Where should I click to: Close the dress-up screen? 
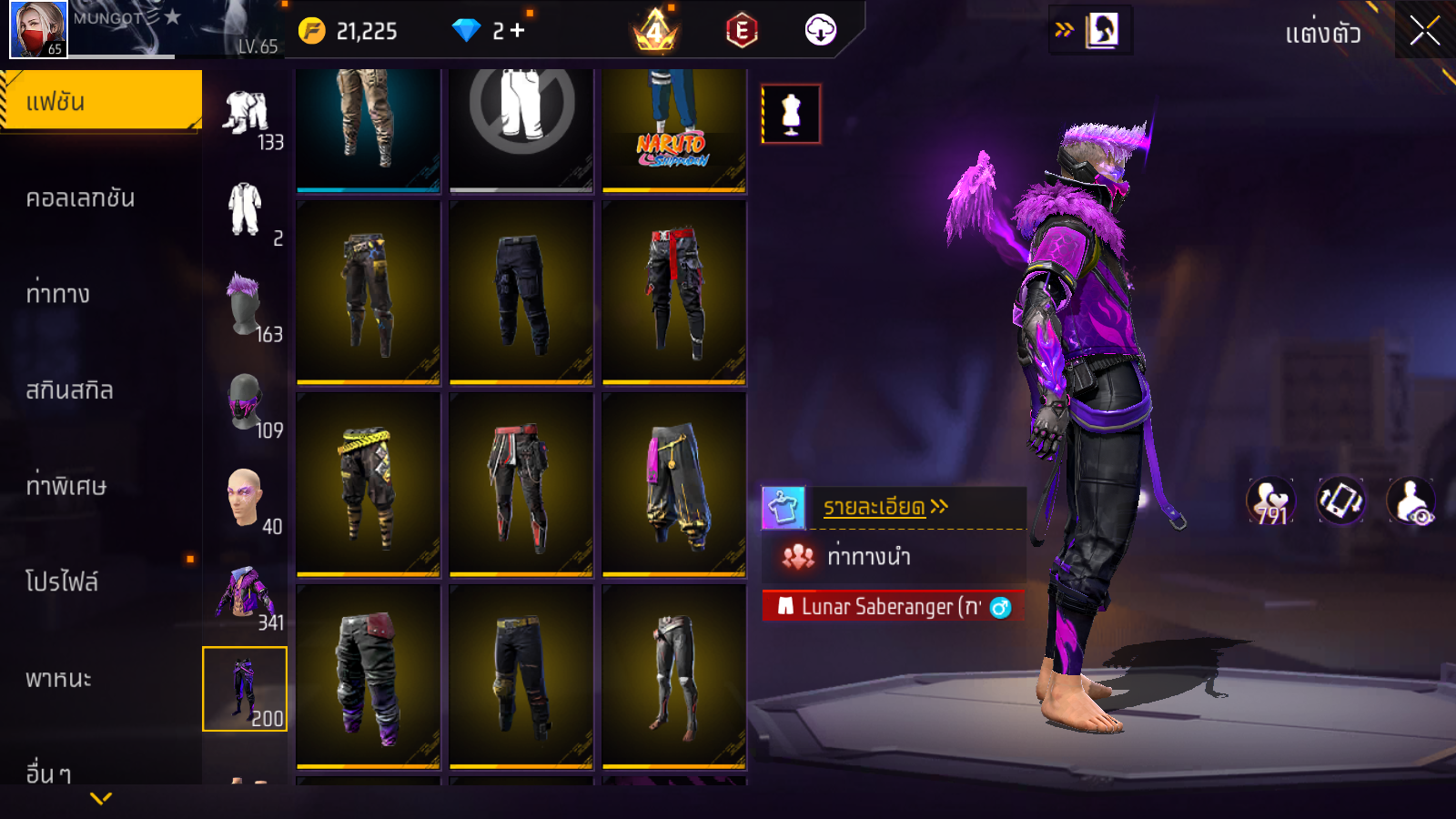click(1424, 31)
